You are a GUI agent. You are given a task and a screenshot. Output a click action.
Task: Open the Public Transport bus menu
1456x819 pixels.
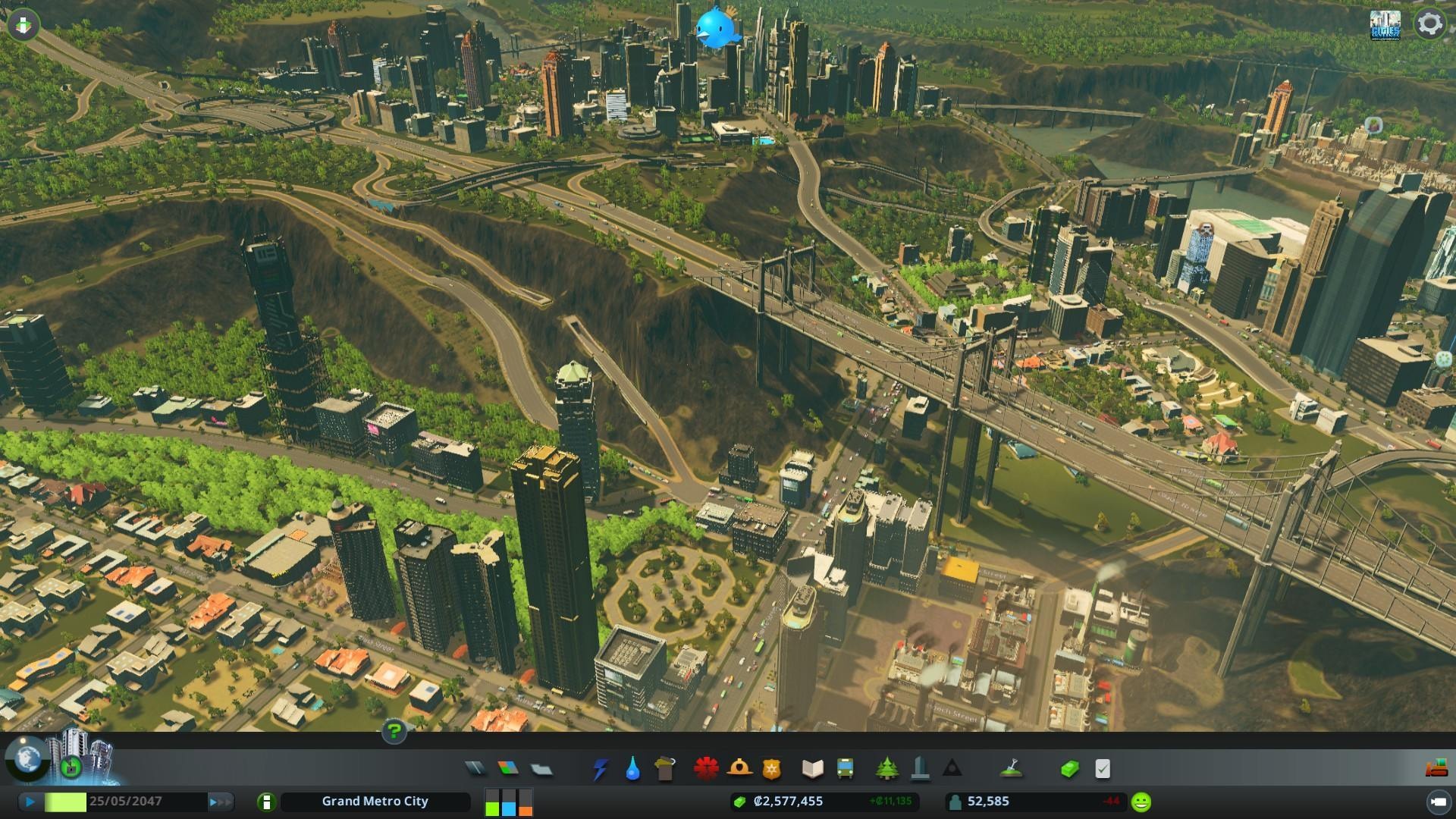(x=845, y=769)
